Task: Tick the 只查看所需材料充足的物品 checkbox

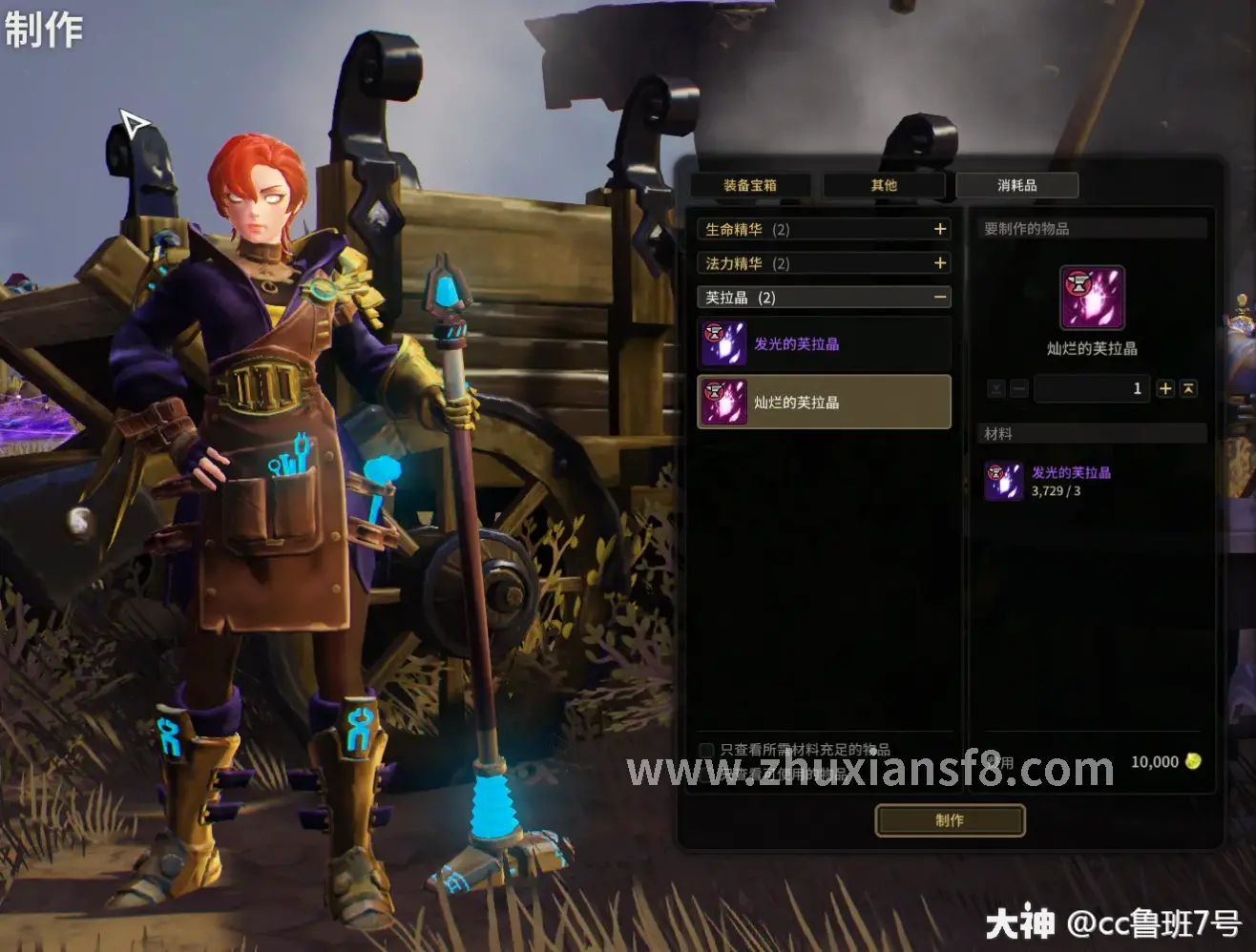Action: pyautogui.click(x=706, y=750)
